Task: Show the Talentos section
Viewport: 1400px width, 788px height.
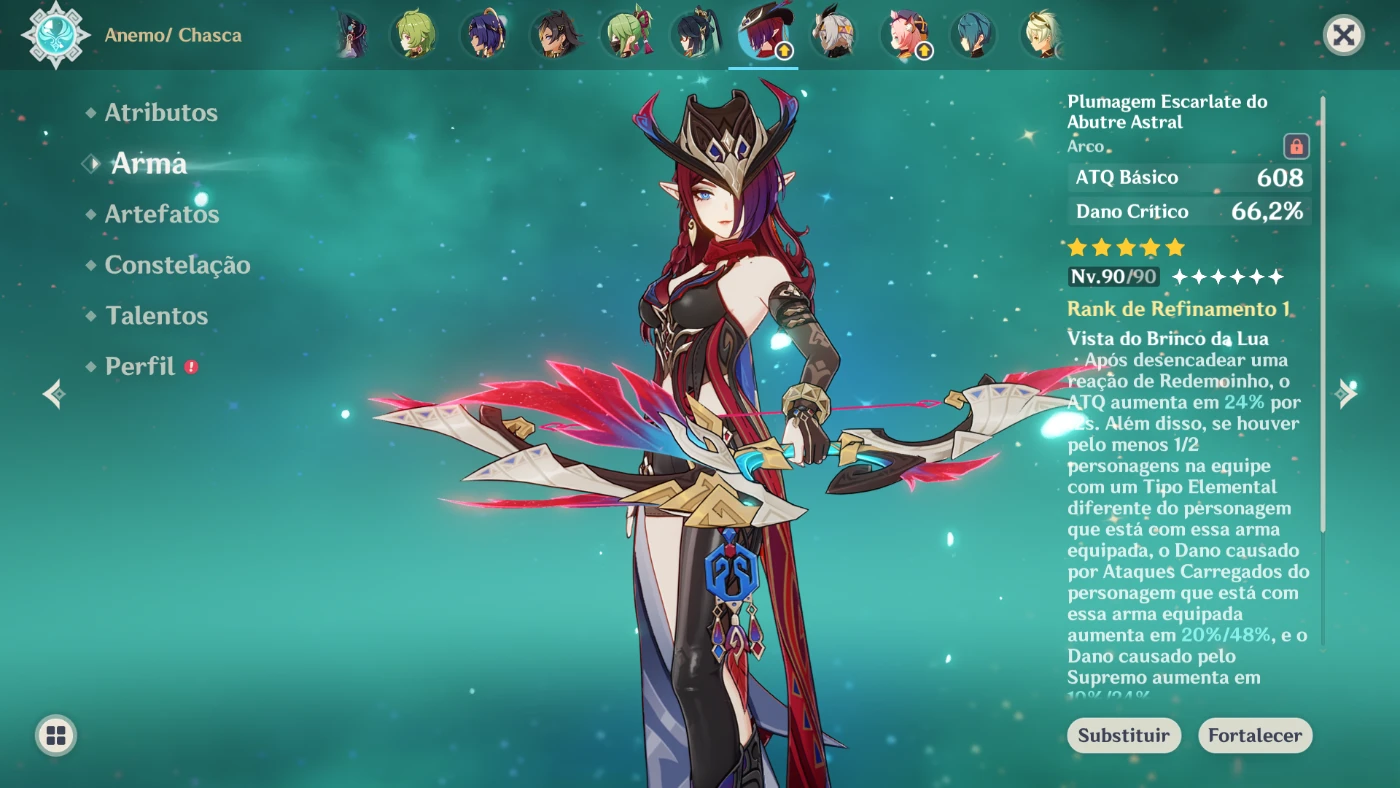Action: point(156,316)
